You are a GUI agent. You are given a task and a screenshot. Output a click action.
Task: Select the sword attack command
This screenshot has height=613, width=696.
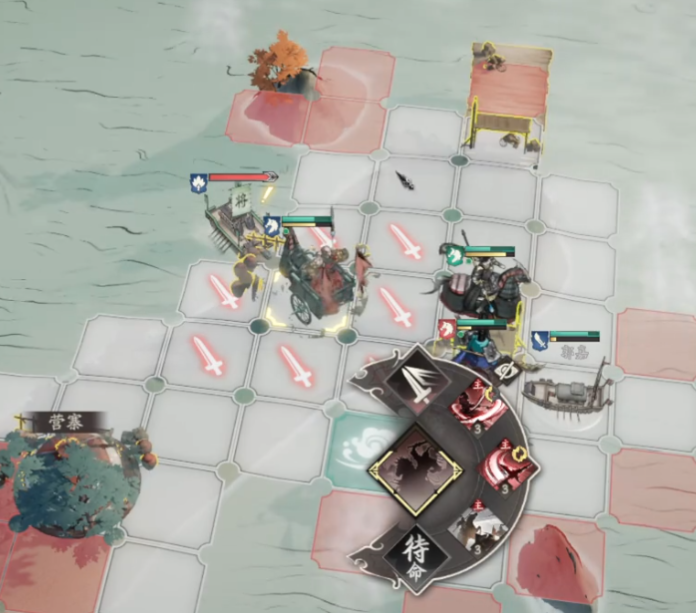(x=418, y=384)
